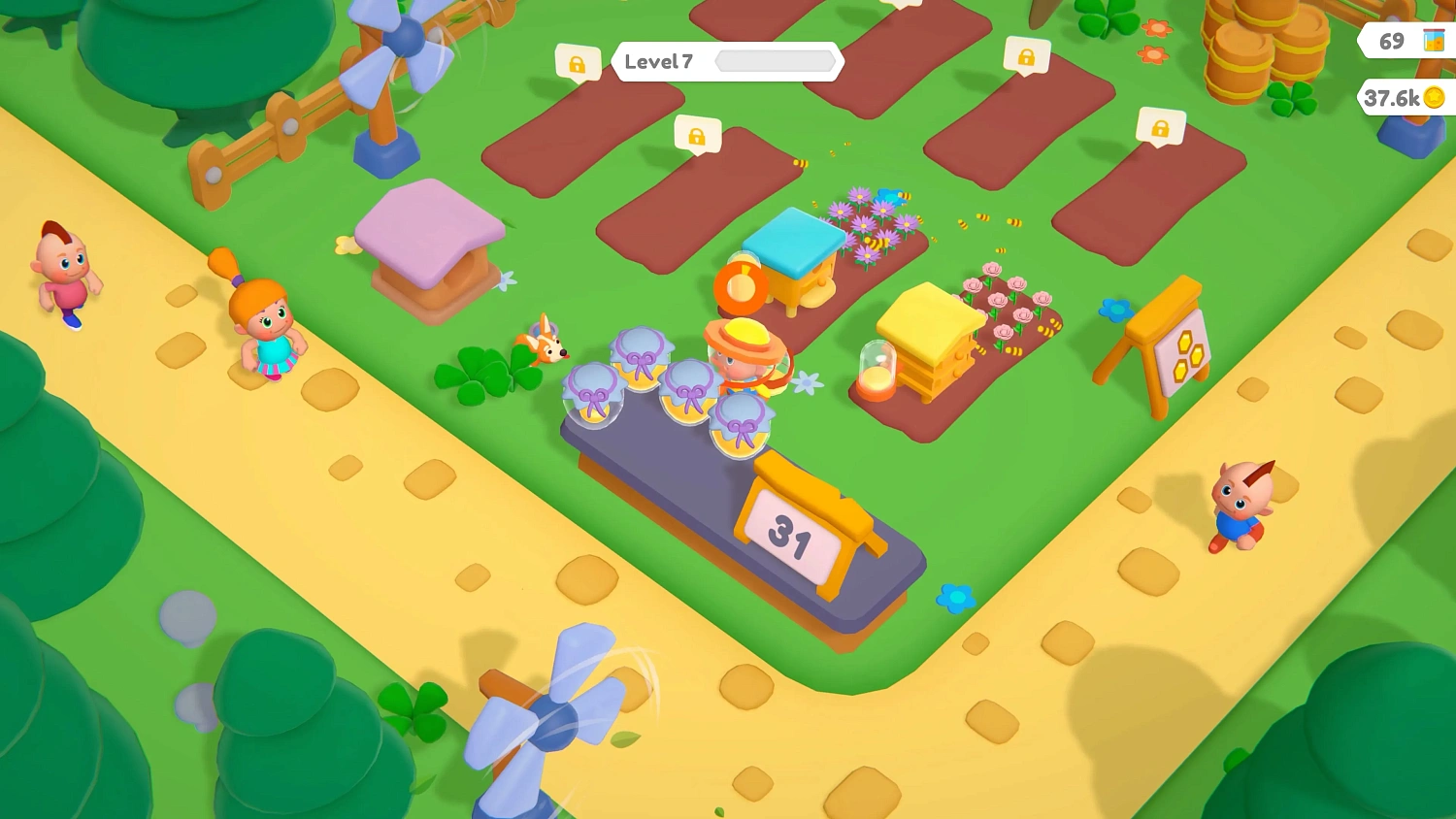The width and height of the screenshot is (1456, 819).
Task: Click the lock icon beside Level 7
Action: [577, 61]
